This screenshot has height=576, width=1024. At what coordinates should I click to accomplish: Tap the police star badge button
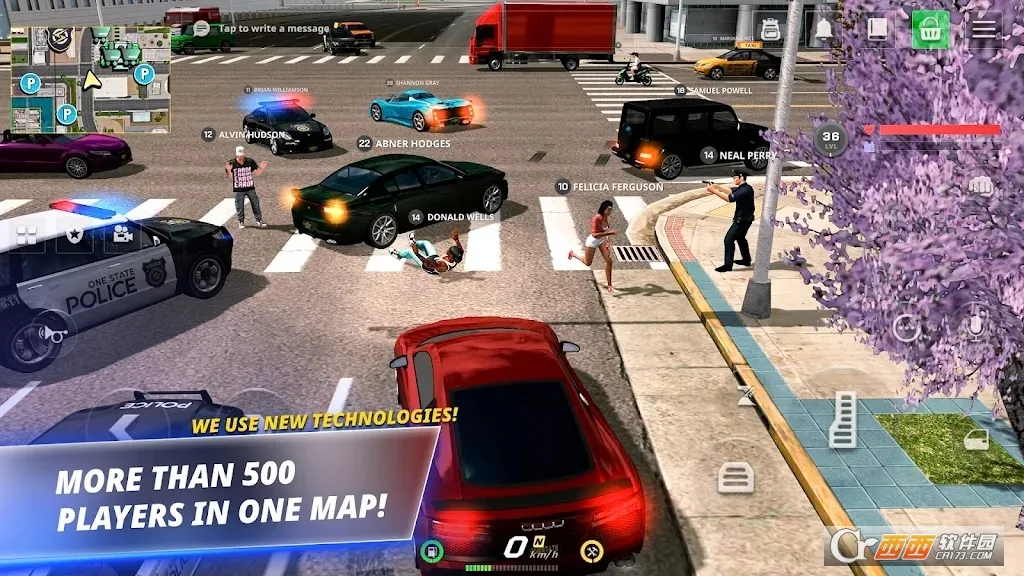(74, 234)
